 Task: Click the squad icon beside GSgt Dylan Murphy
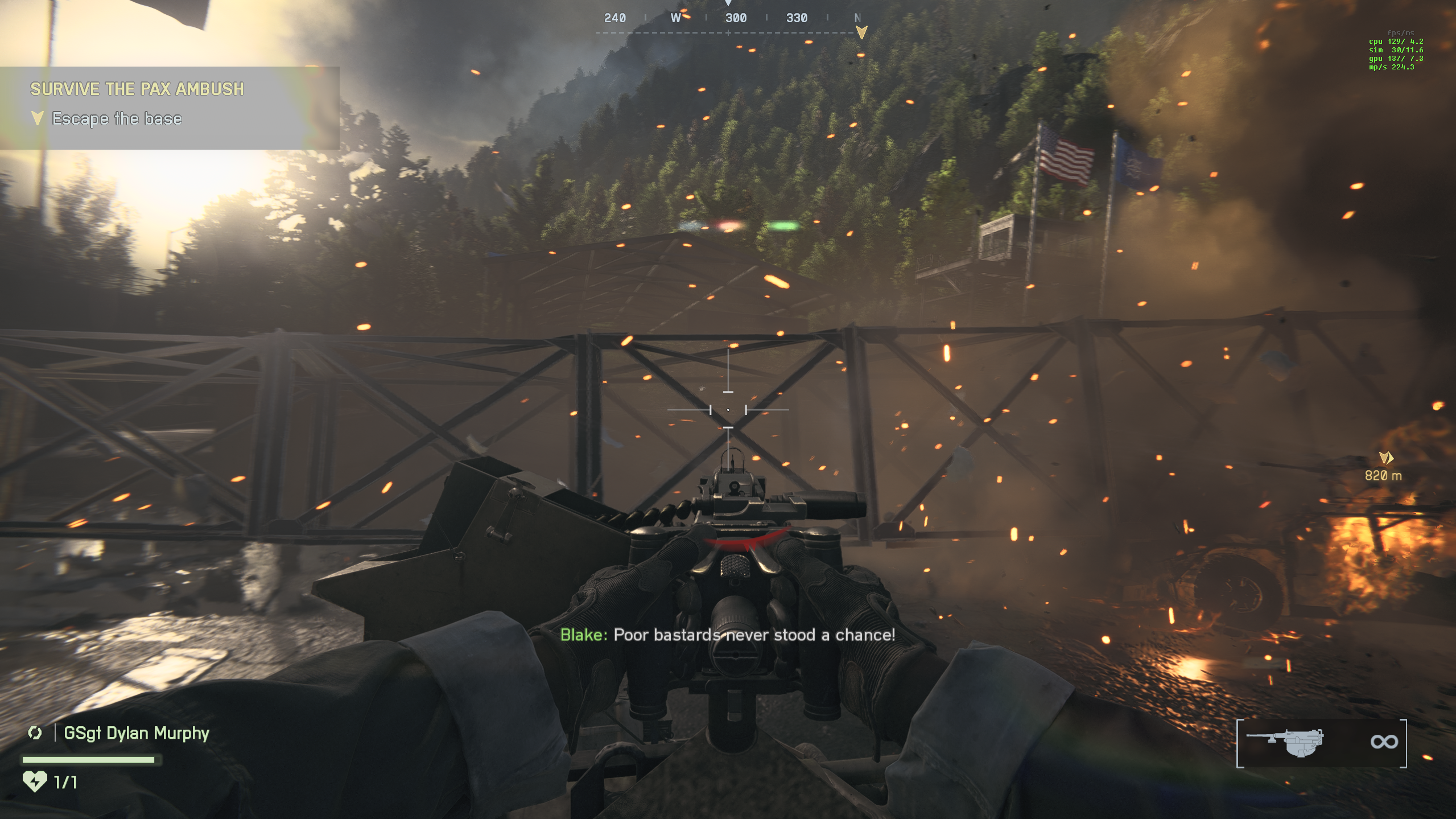click(35, 733)
